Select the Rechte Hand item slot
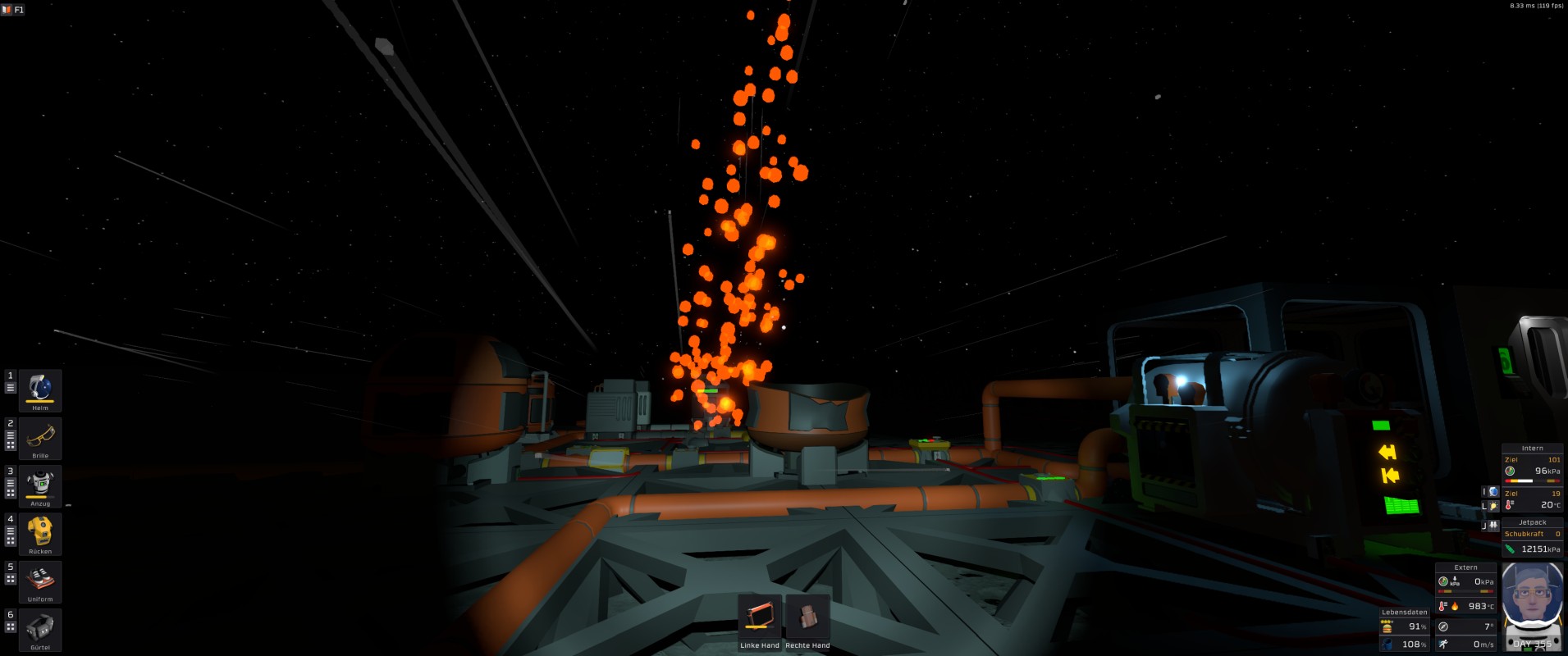This screenshot has width=1568, height=656. pos(807,617)
